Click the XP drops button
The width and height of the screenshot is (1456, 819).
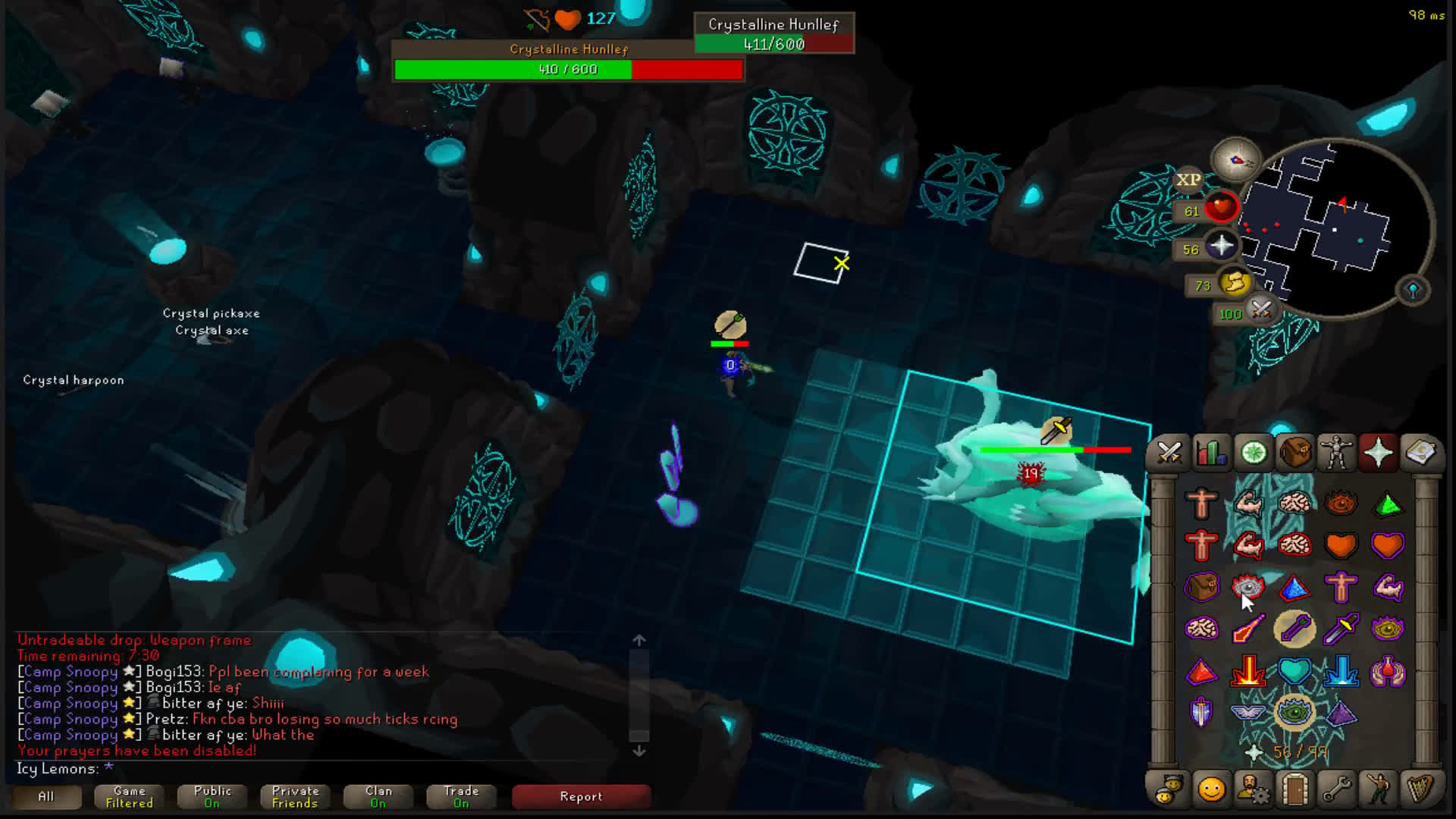[1188, 180]
